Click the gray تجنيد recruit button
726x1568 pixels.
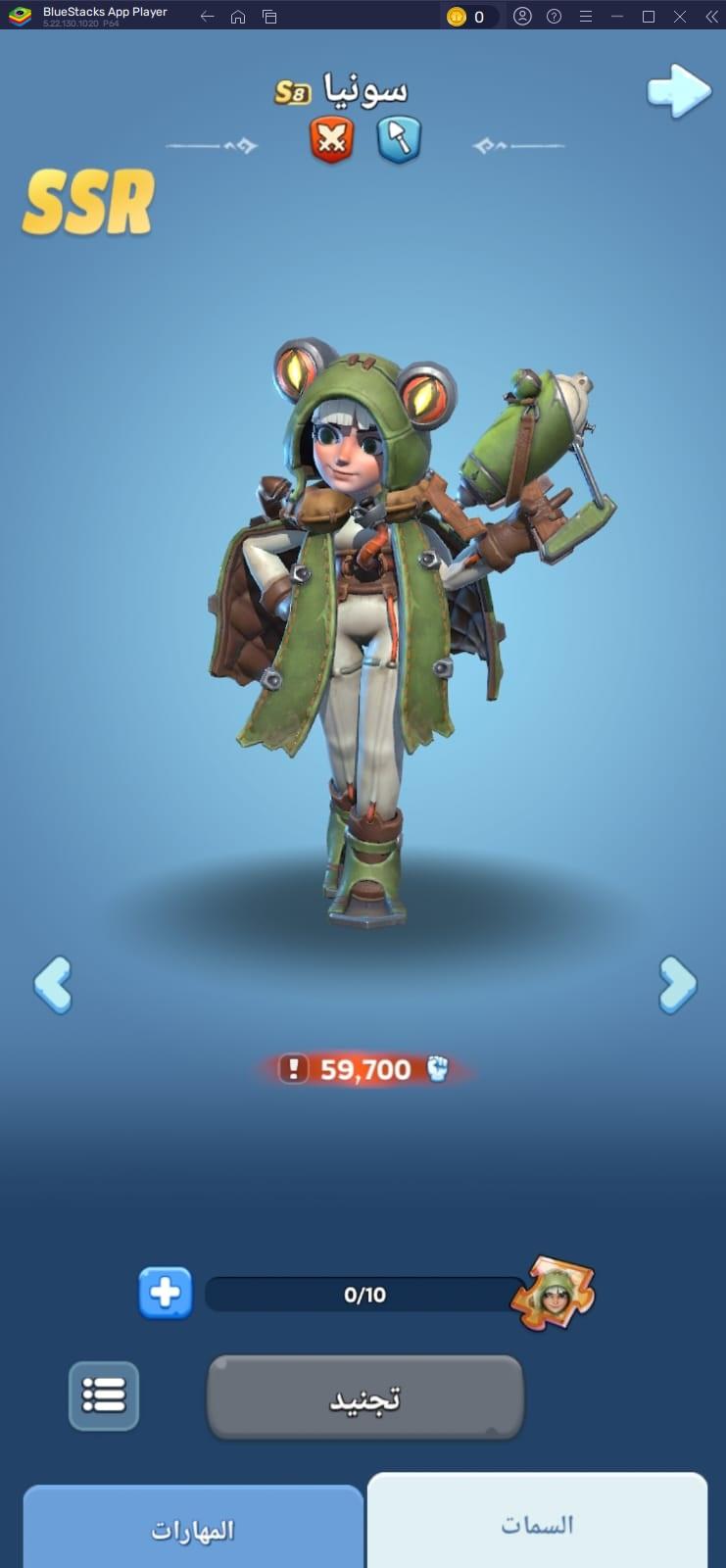(364, 1397)
